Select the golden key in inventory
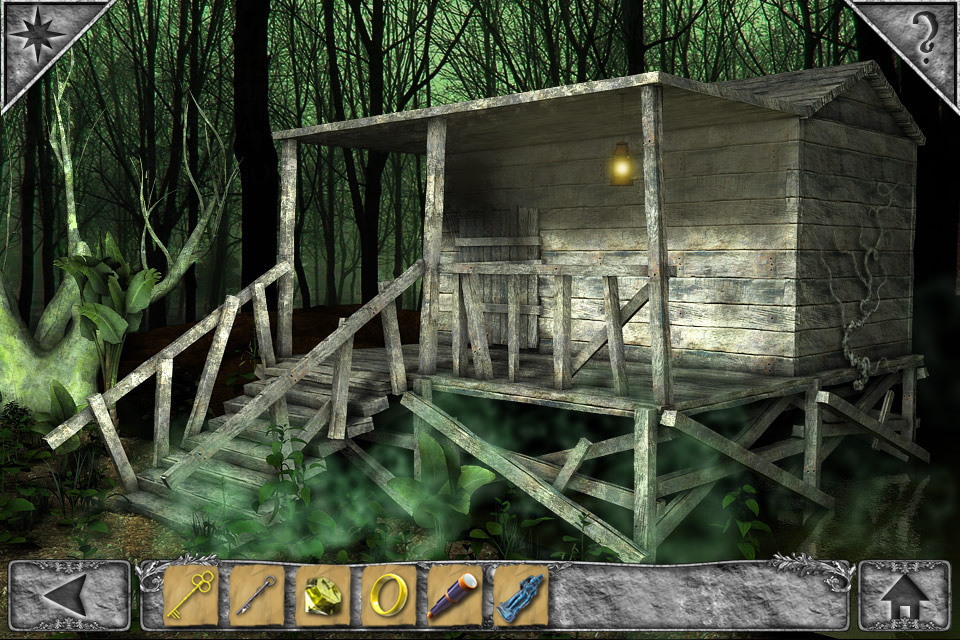 (x=190, y=595)
